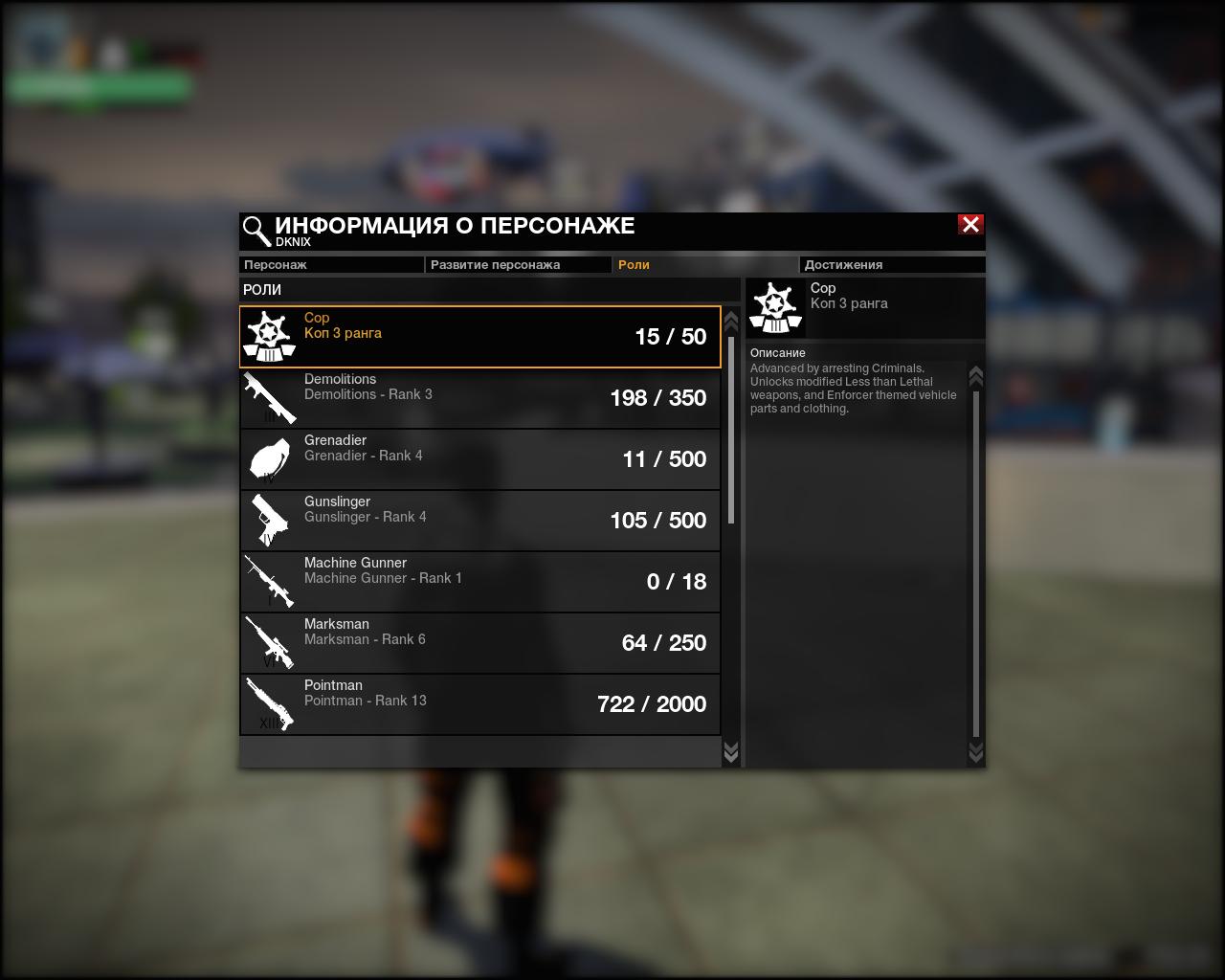Click the description panel scroll-down arrow
Image resolution: width=1225 pixels, height=980 pixels.
976,752
